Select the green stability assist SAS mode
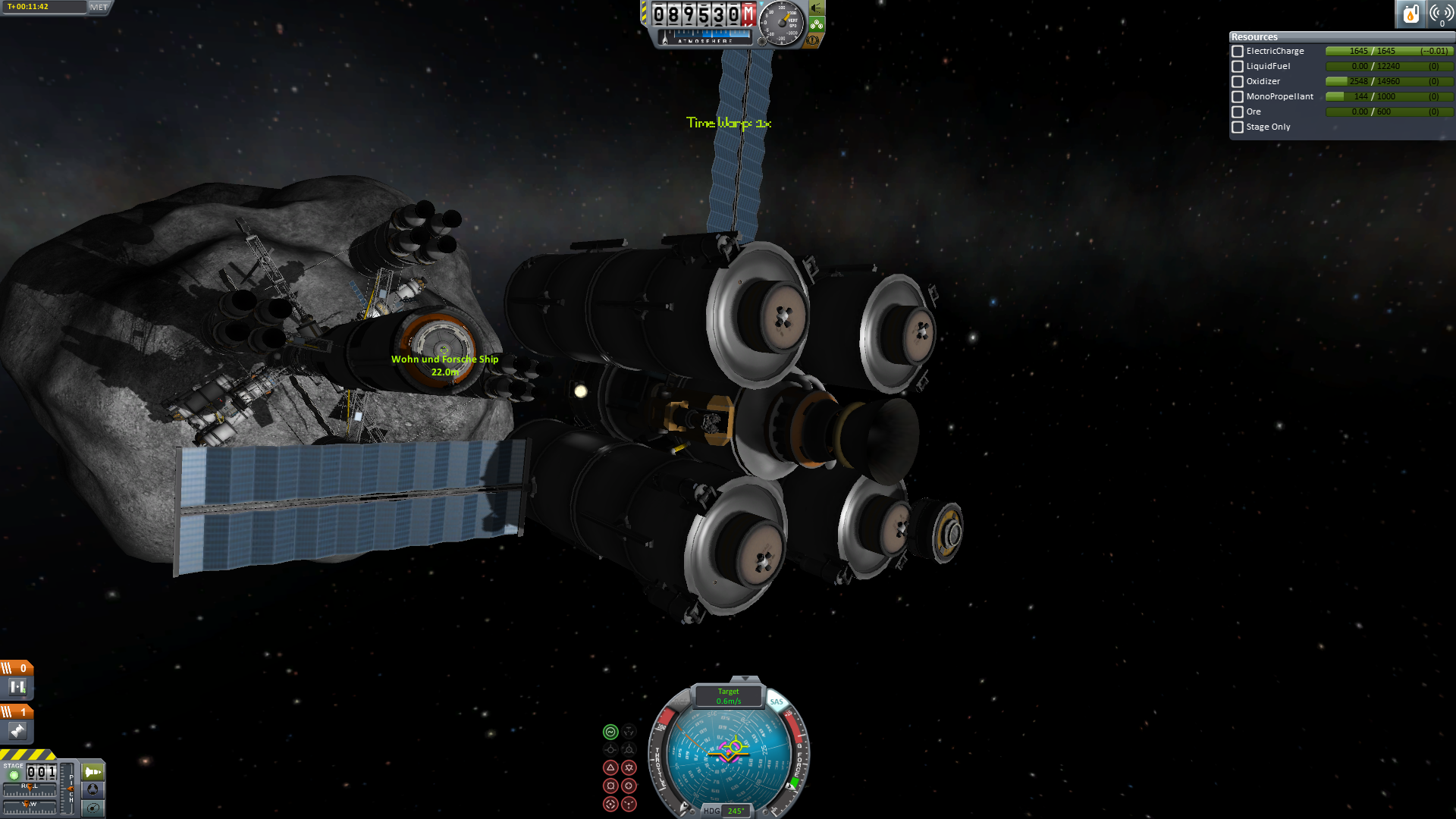 (610, 732)
